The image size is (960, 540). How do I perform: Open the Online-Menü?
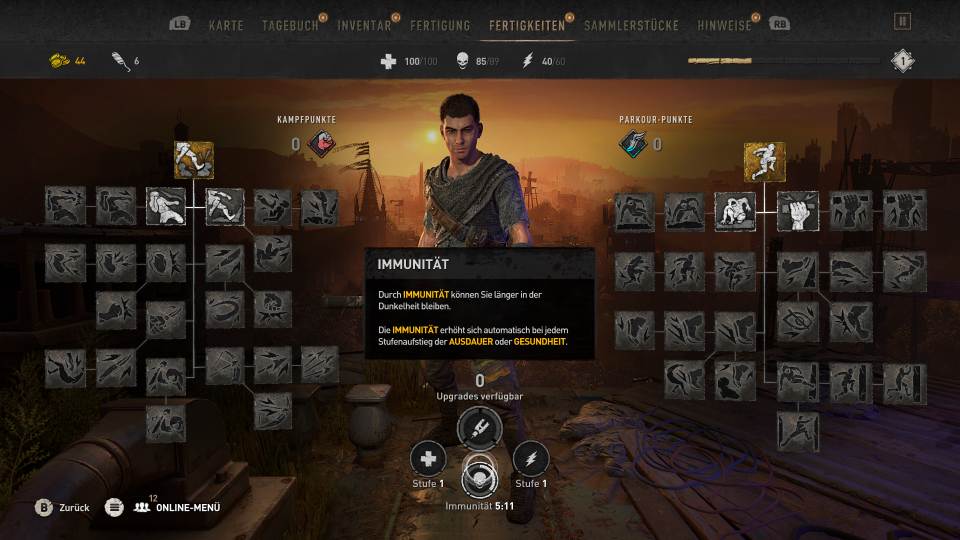point(180,507)
